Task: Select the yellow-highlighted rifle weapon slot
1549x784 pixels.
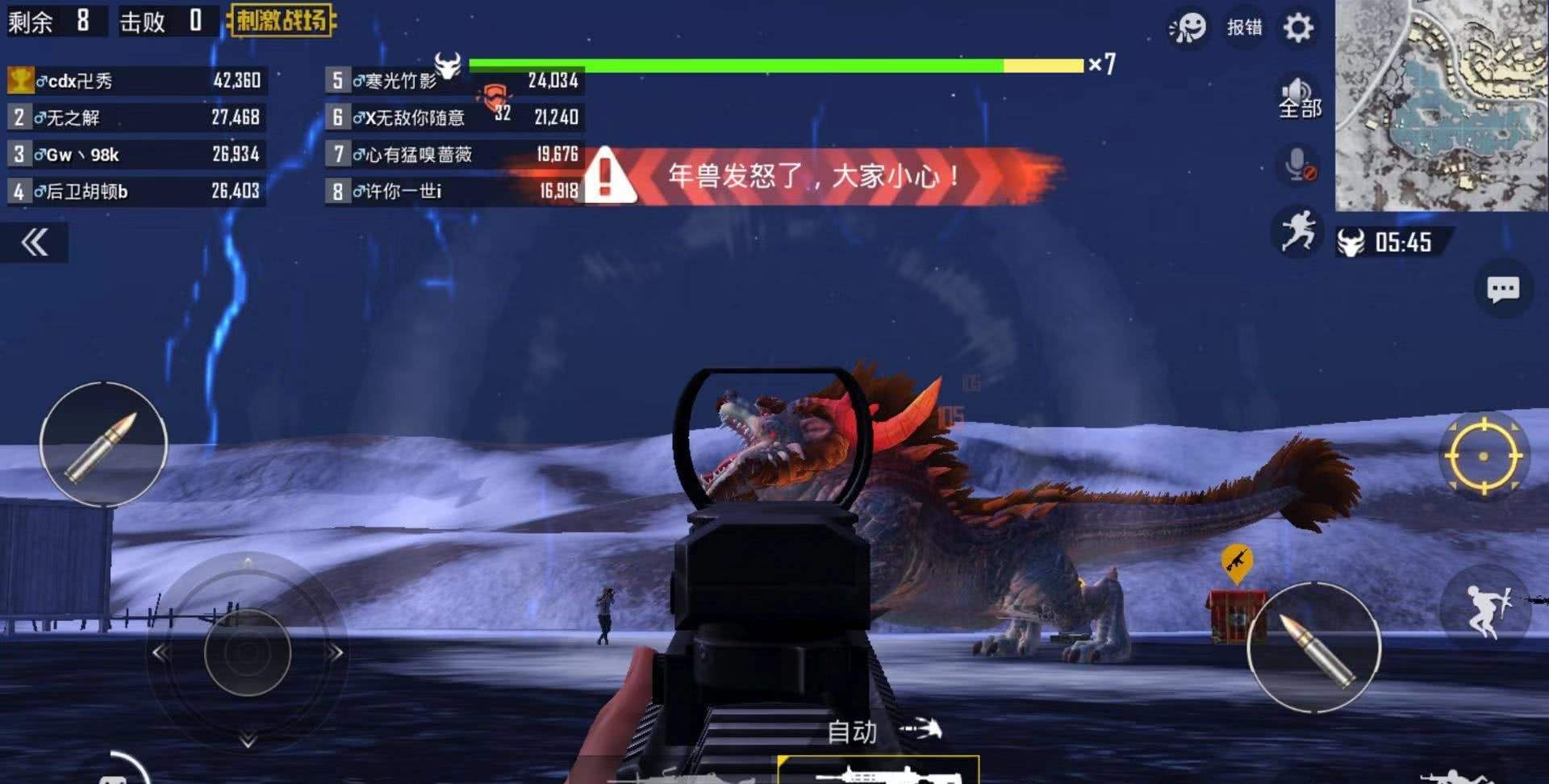Action: click(878, 771)
